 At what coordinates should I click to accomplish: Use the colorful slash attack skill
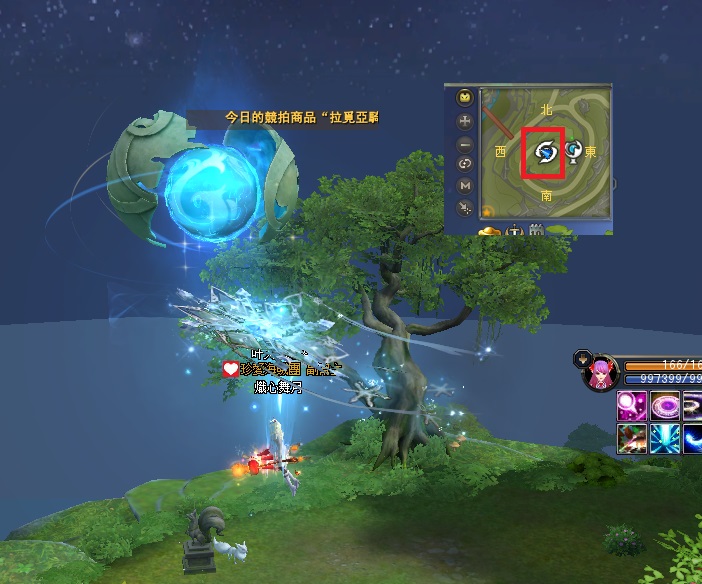[x=633, y=438]
